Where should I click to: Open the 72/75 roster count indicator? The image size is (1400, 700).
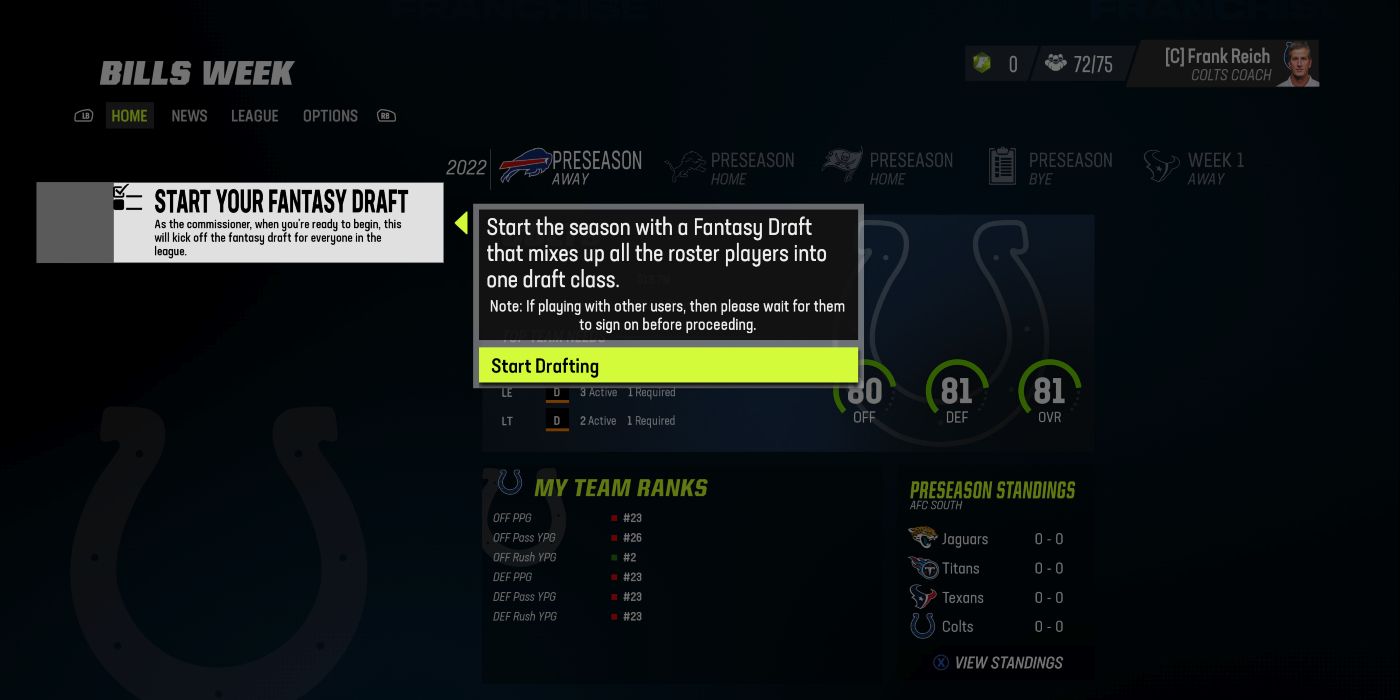coord(1078,64)
